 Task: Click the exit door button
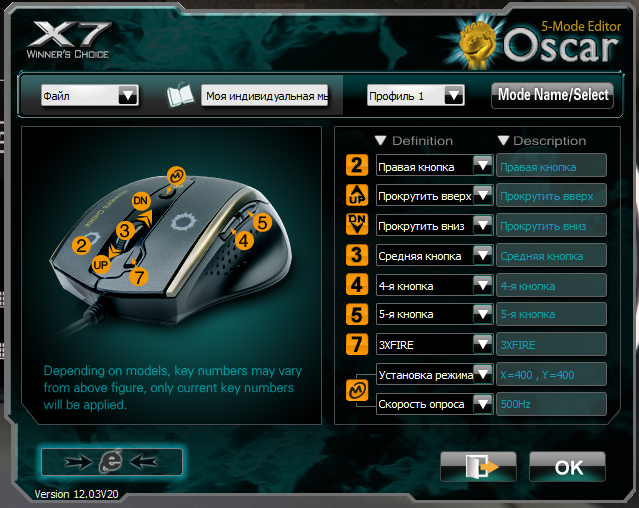[x=477, y=467]
